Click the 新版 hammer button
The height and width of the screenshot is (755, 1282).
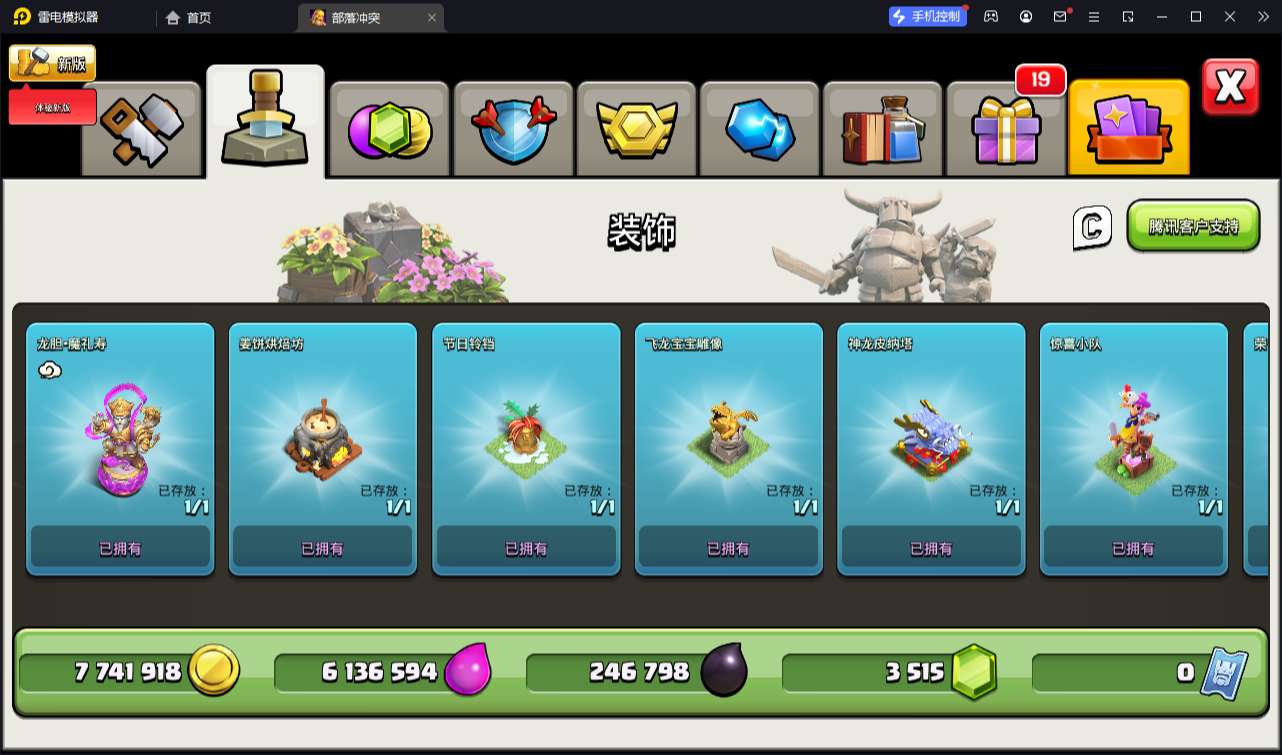pyautogui.click(x=53, y=63)
